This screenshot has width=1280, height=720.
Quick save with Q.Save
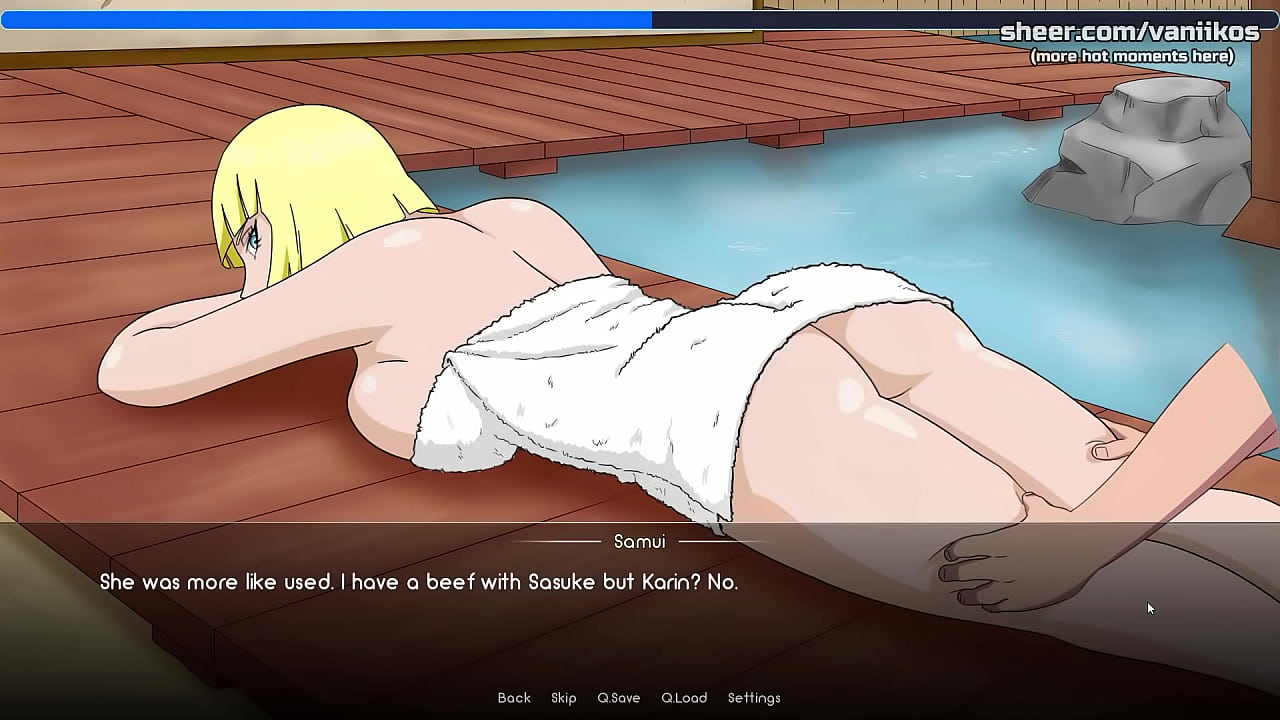618,698
